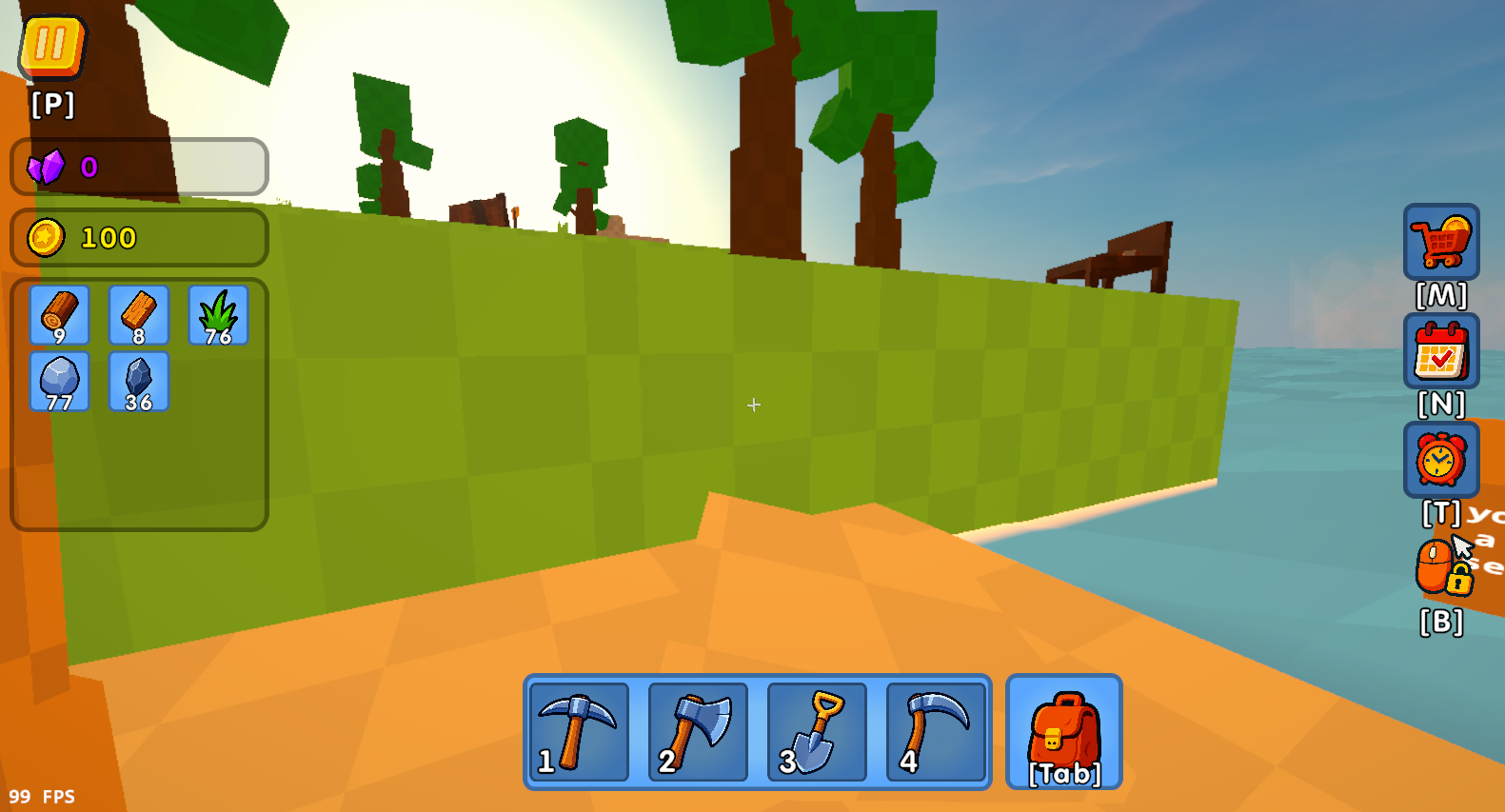Open the daily rewards calendar icon
1505x812 pixels.
(x=1439, y=351)
